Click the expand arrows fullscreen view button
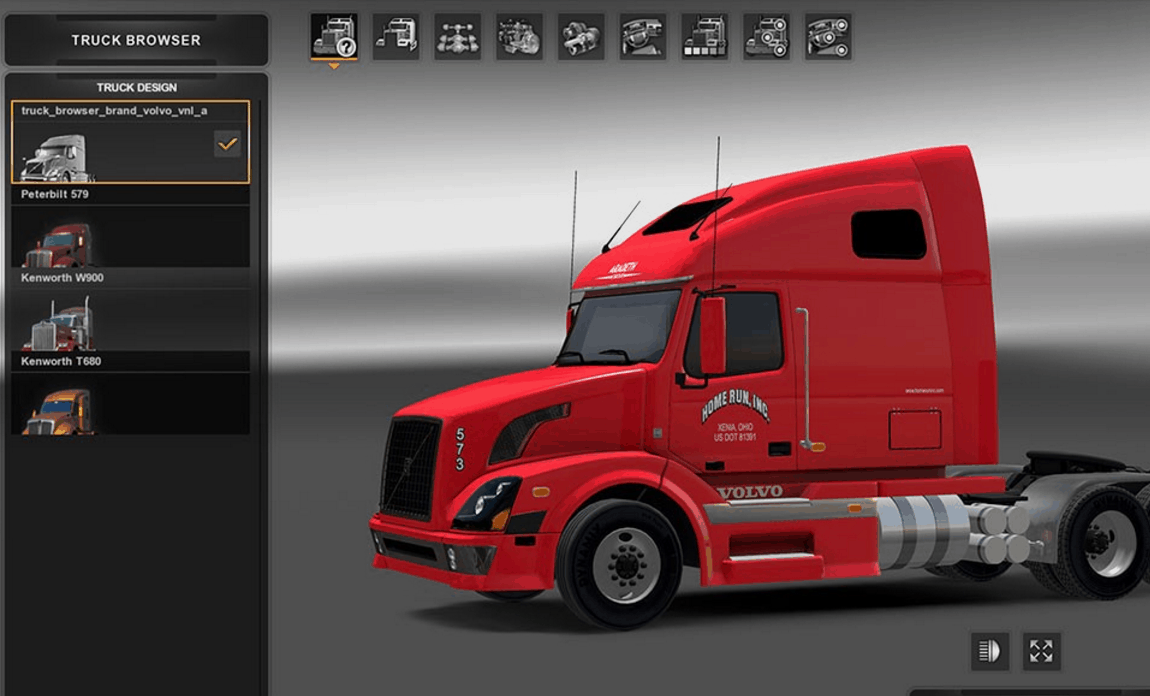This screenshot has width=1150, height=696. pos(1041,652)
